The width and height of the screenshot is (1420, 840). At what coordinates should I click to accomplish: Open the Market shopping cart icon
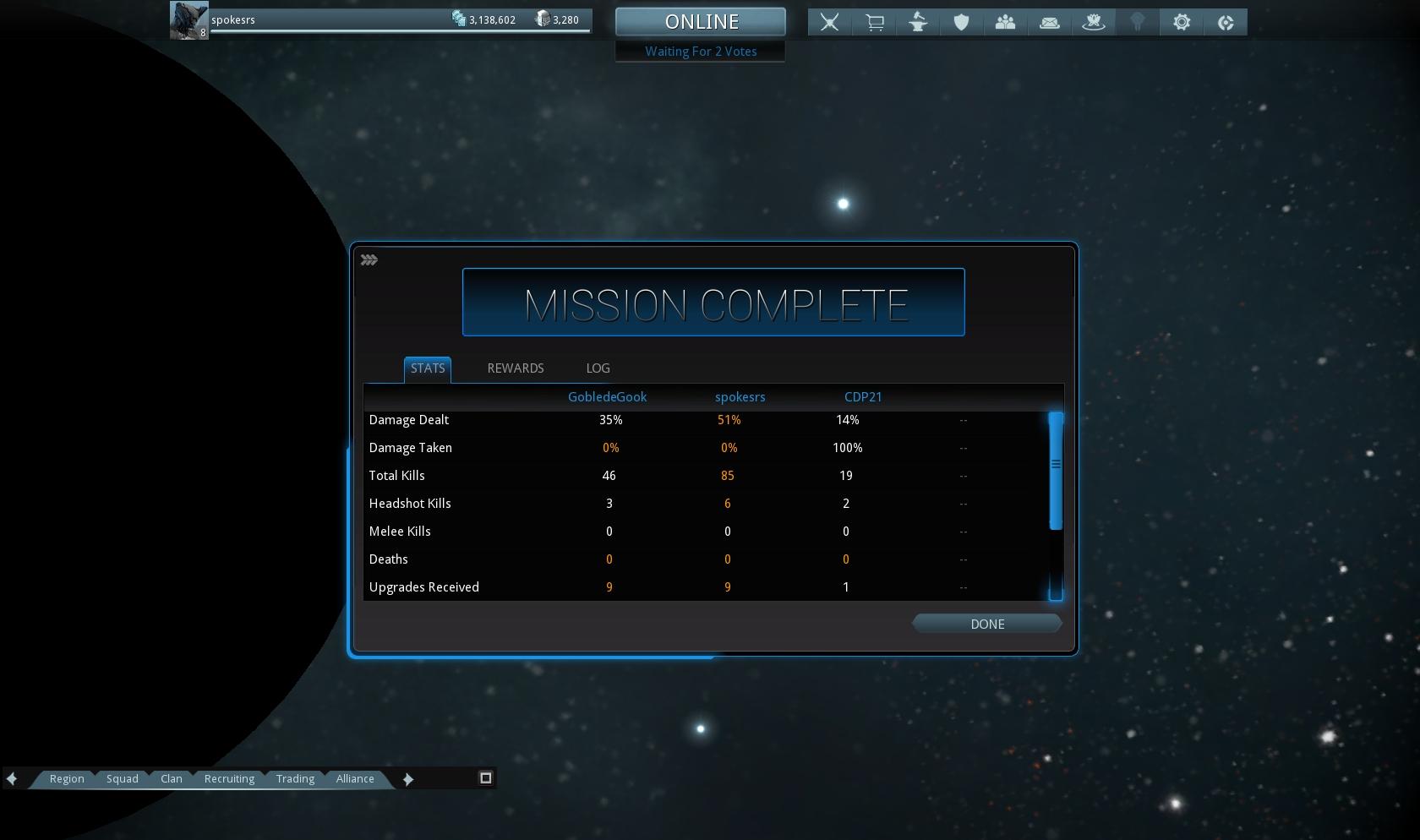coord(875,23)
